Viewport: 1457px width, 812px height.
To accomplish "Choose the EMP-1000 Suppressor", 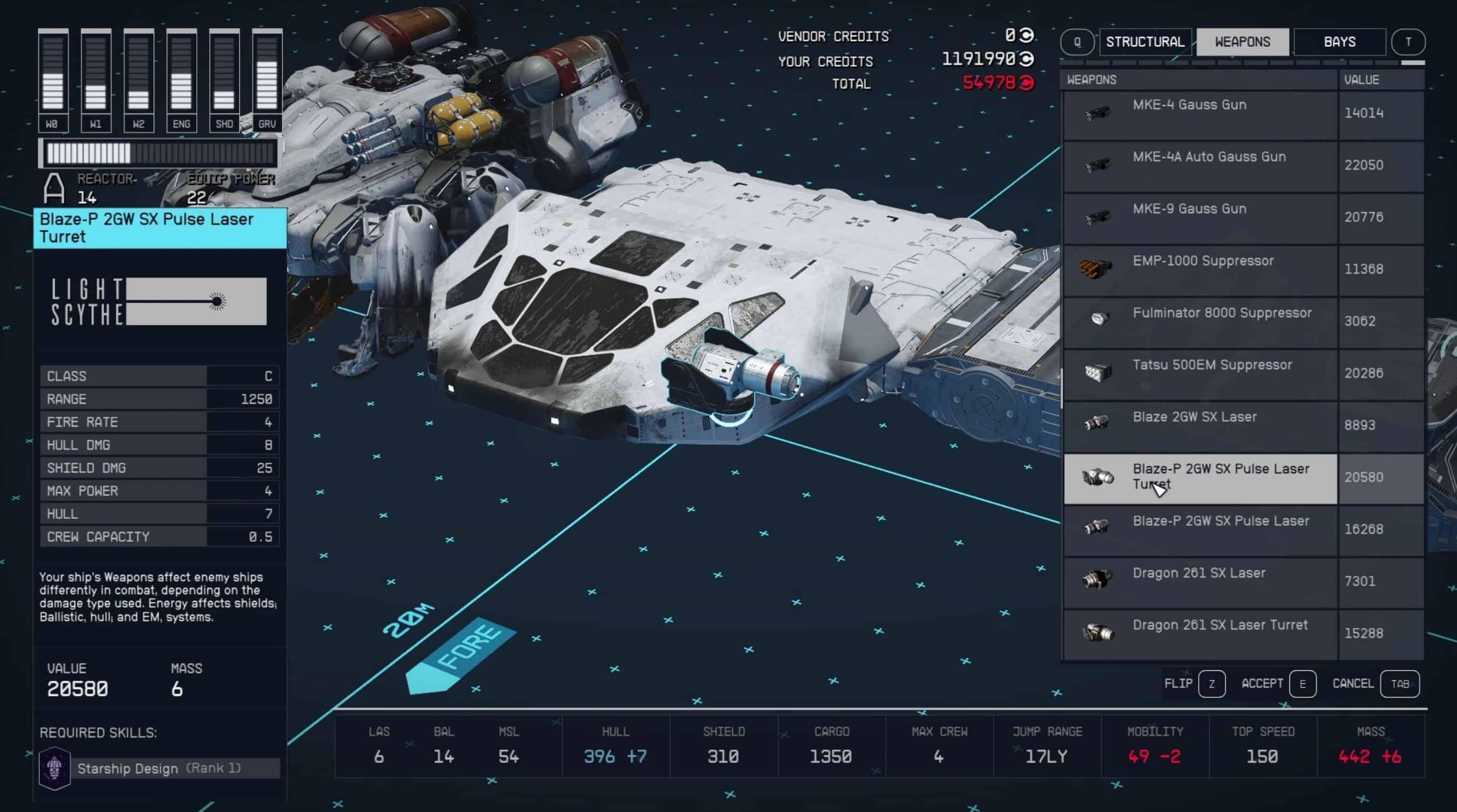I will point(1199,270).
